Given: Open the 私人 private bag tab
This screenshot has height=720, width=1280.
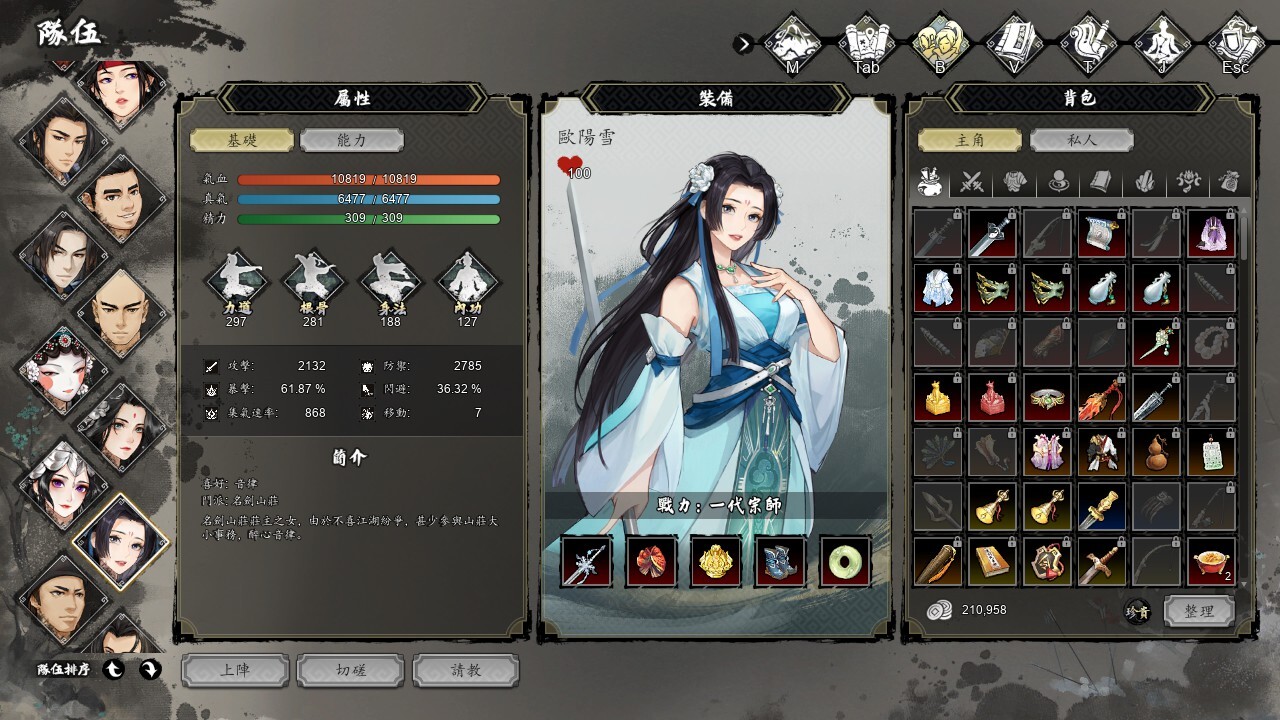Looking at the screenshot, I should pos(1082,140).
